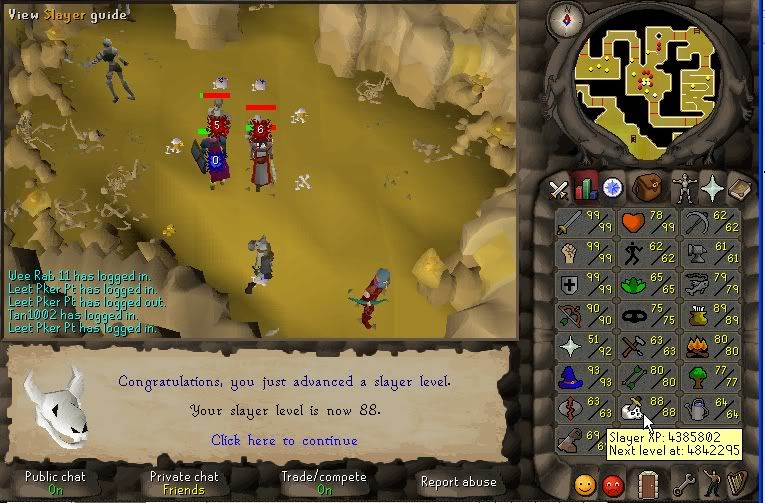Select the Slayer skill skull icon
Image resolution: width=765 pixels, height=503 pixels.
631,408
